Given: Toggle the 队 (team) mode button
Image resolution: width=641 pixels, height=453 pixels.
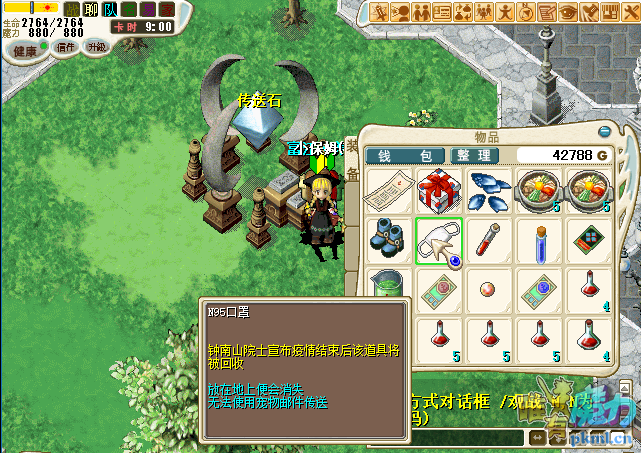Looking at the screenshot, I should coord(110,9).
